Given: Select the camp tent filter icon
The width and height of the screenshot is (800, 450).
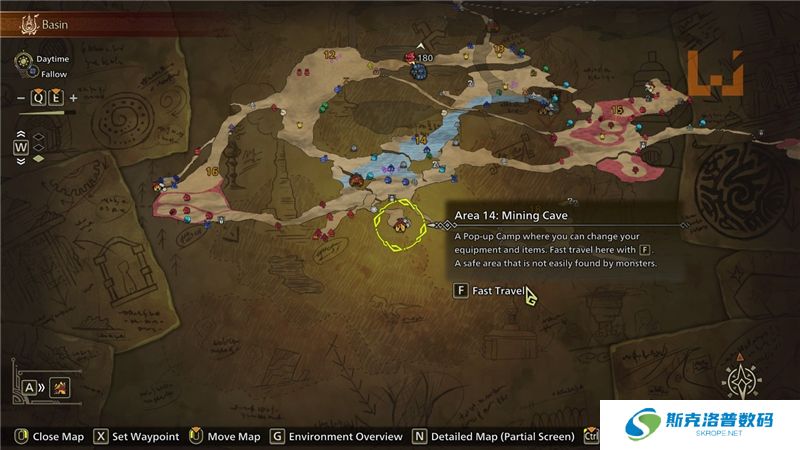Looking at the screenshot, I should [x=60, y=386].
